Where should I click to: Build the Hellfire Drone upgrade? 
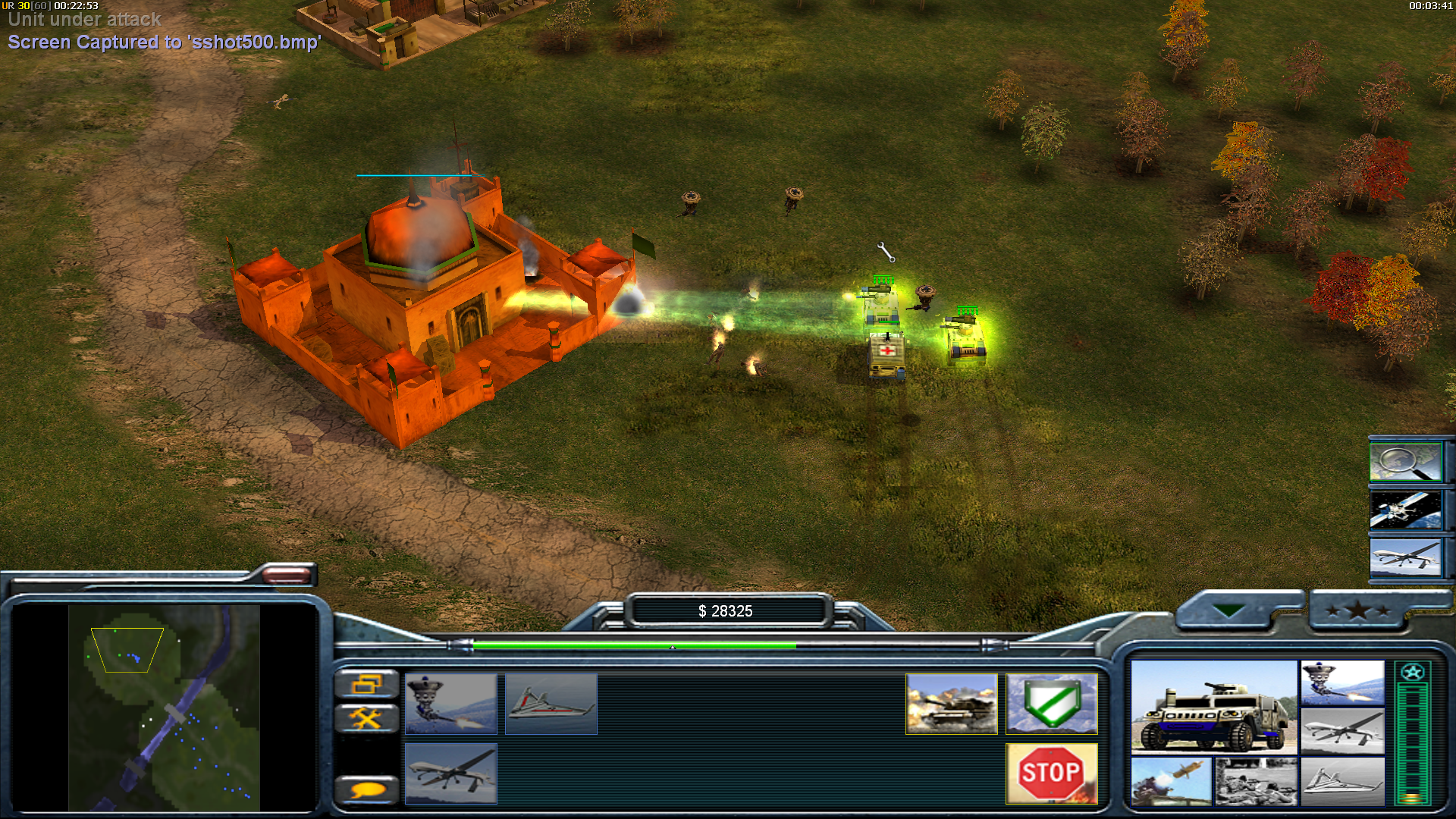(450, 773)
